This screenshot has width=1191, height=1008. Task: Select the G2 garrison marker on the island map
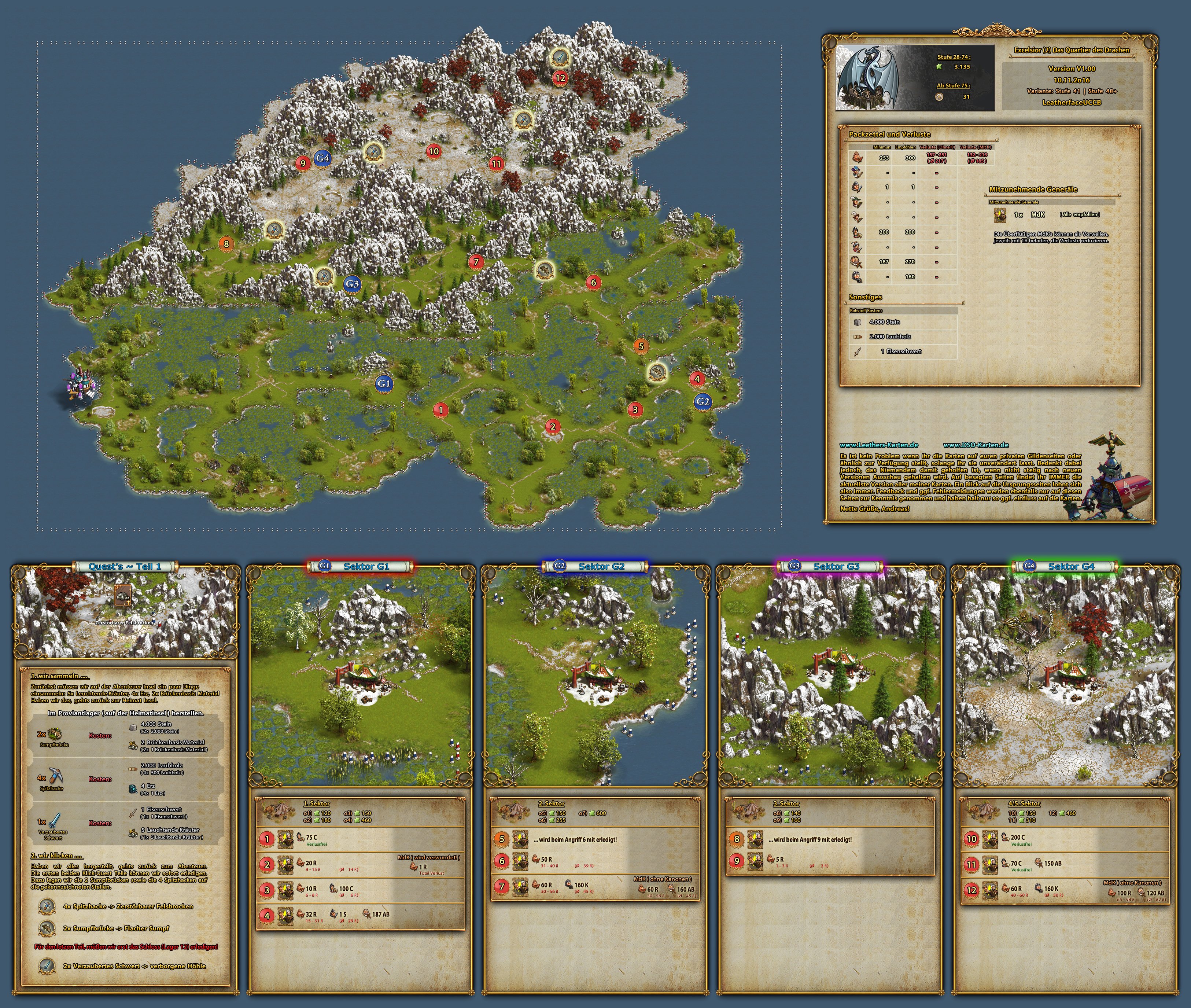[703, 401]
